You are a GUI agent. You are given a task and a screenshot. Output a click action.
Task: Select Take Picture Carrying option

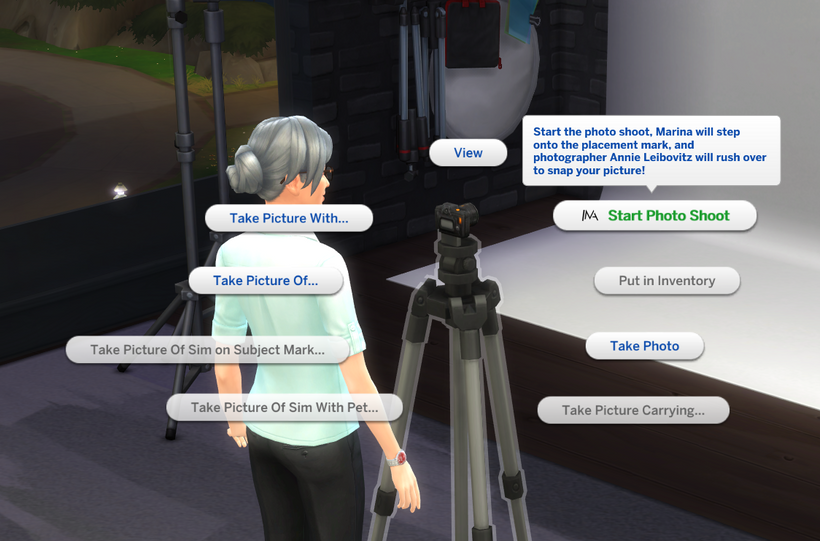tap(632, 410)
